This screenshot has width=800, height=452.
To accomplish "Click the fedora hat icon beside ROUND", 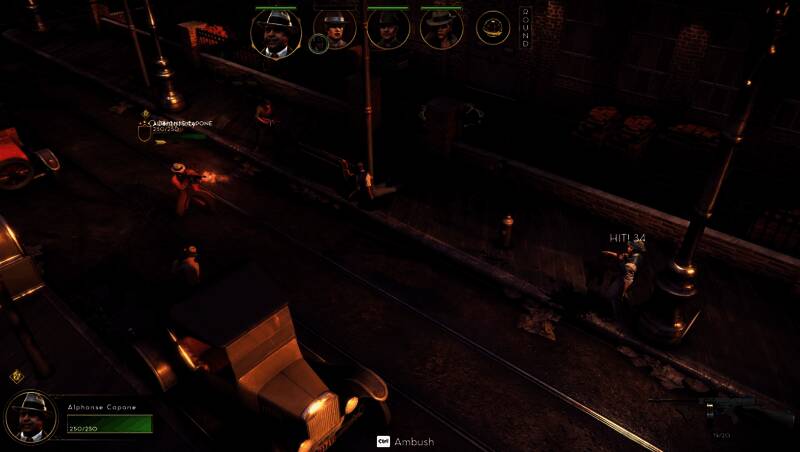I will [x=493, y=28].
